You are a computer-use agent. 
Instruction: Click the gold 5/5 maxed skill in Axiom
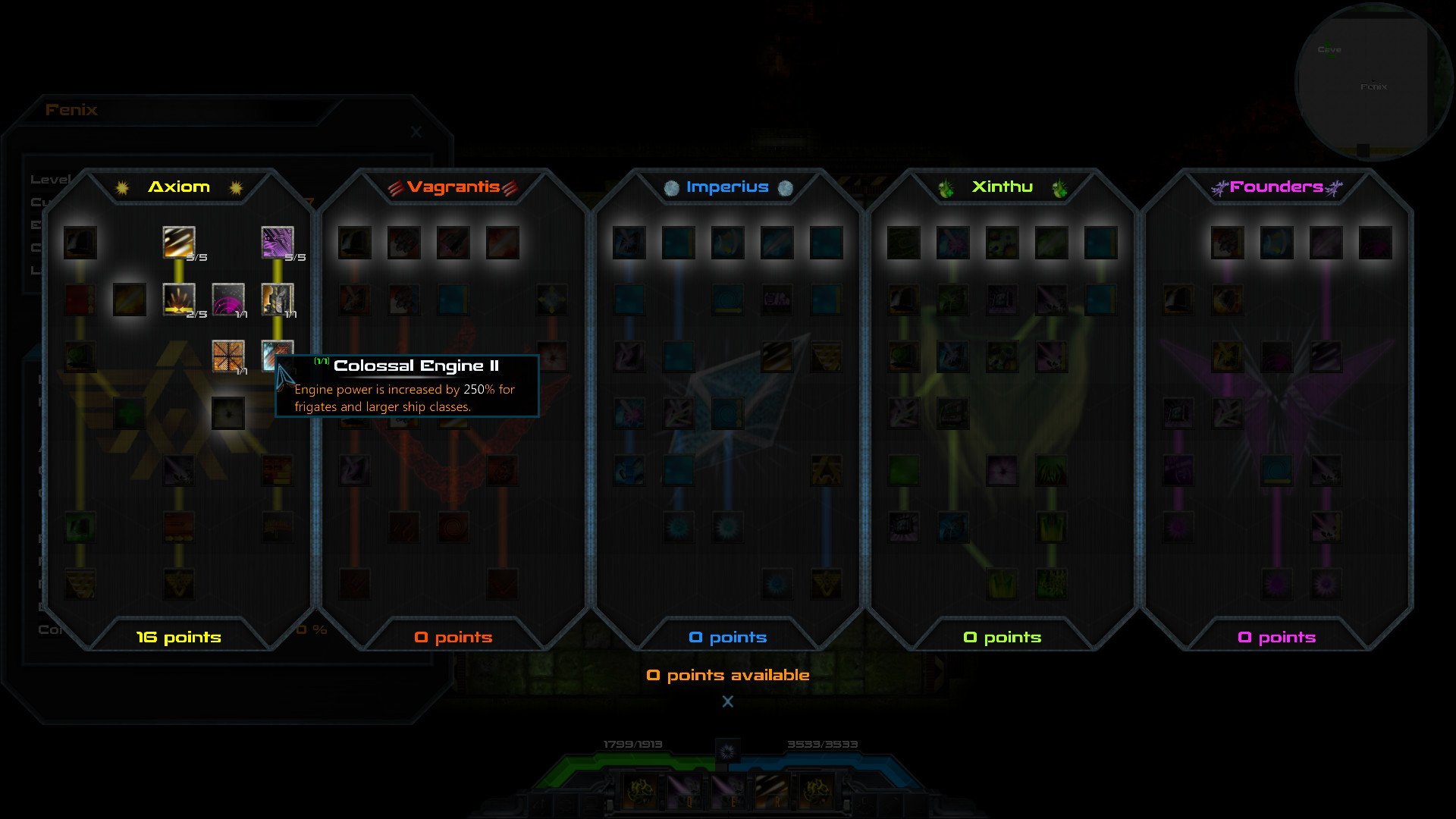(x=178, y=242)
